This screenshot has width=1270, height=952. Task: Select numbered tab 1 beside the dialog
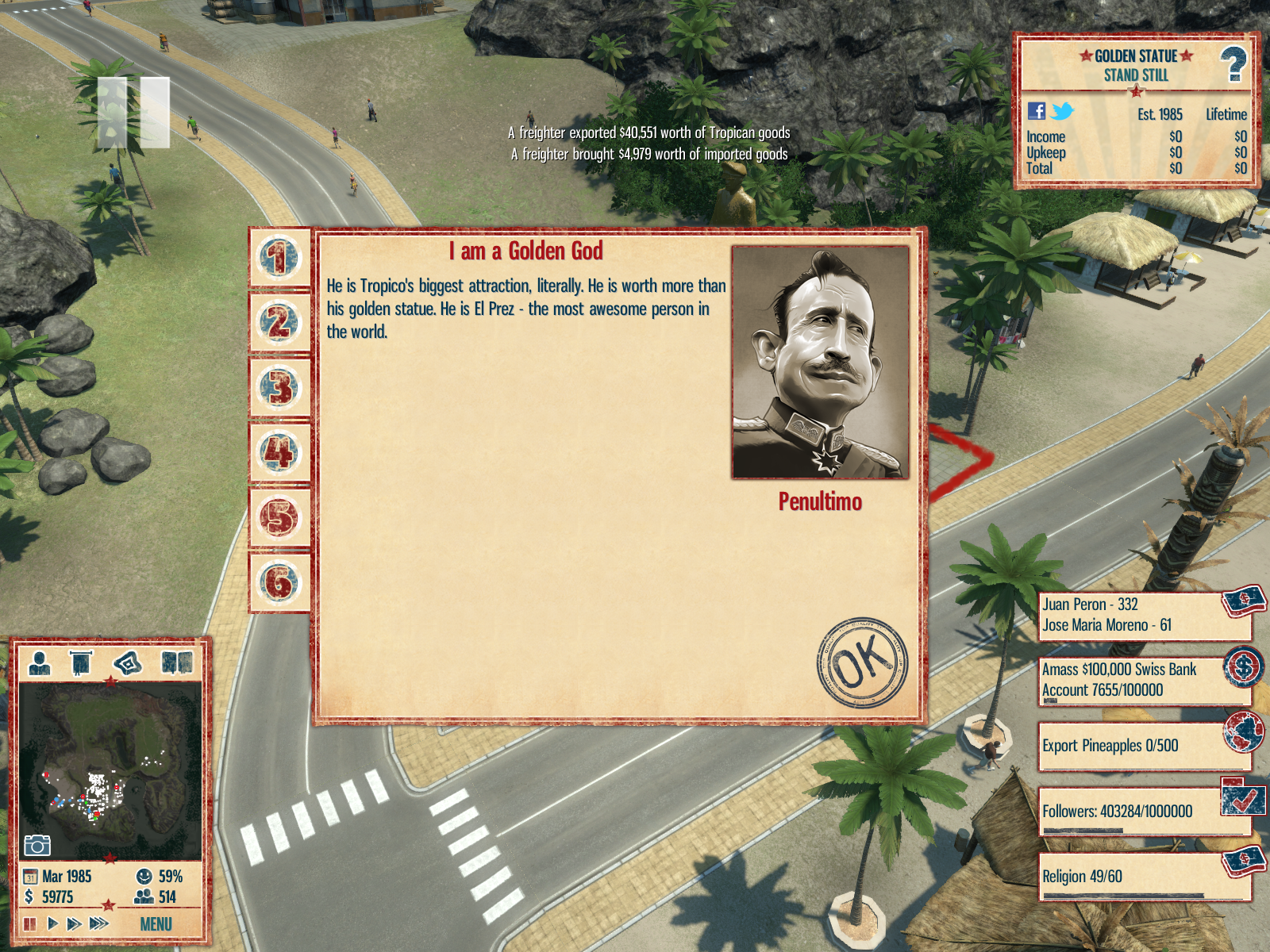pyautogui.click(x=279, y=259)
